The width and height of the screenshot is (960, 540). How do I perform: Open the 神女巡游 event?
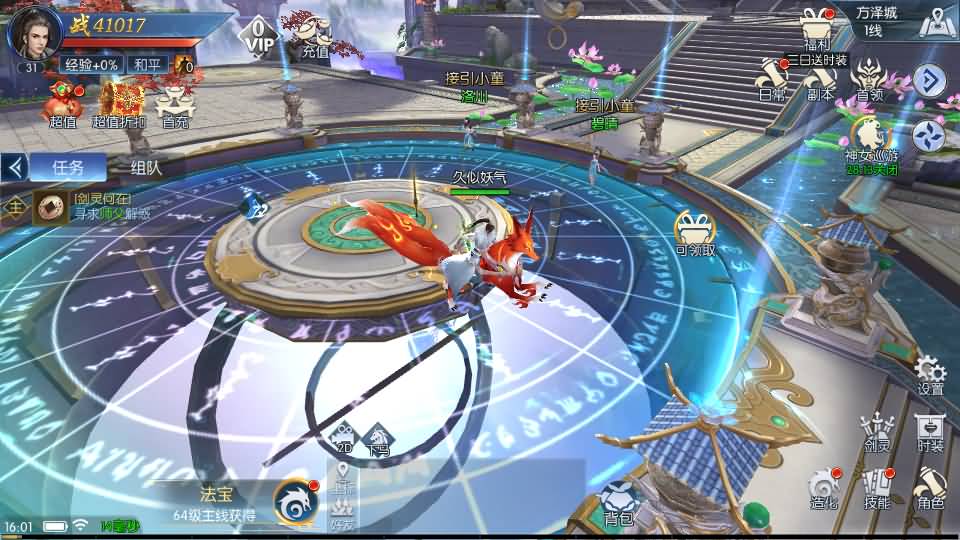[x=871, y=139]
